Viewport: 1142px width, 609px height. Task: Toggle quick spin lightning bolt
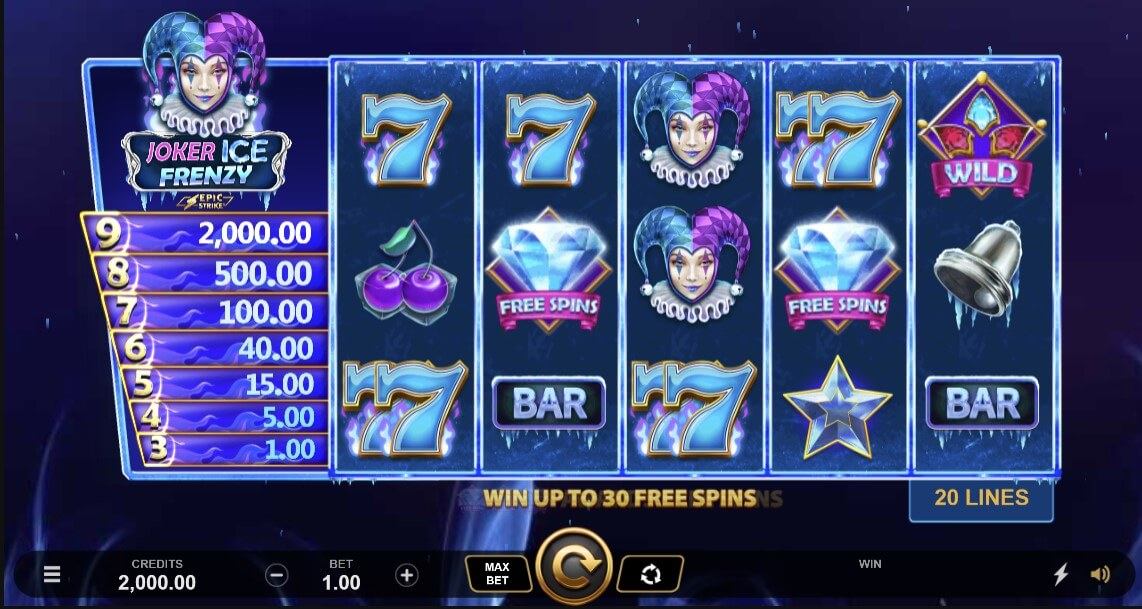click(x=1061, y=575)
